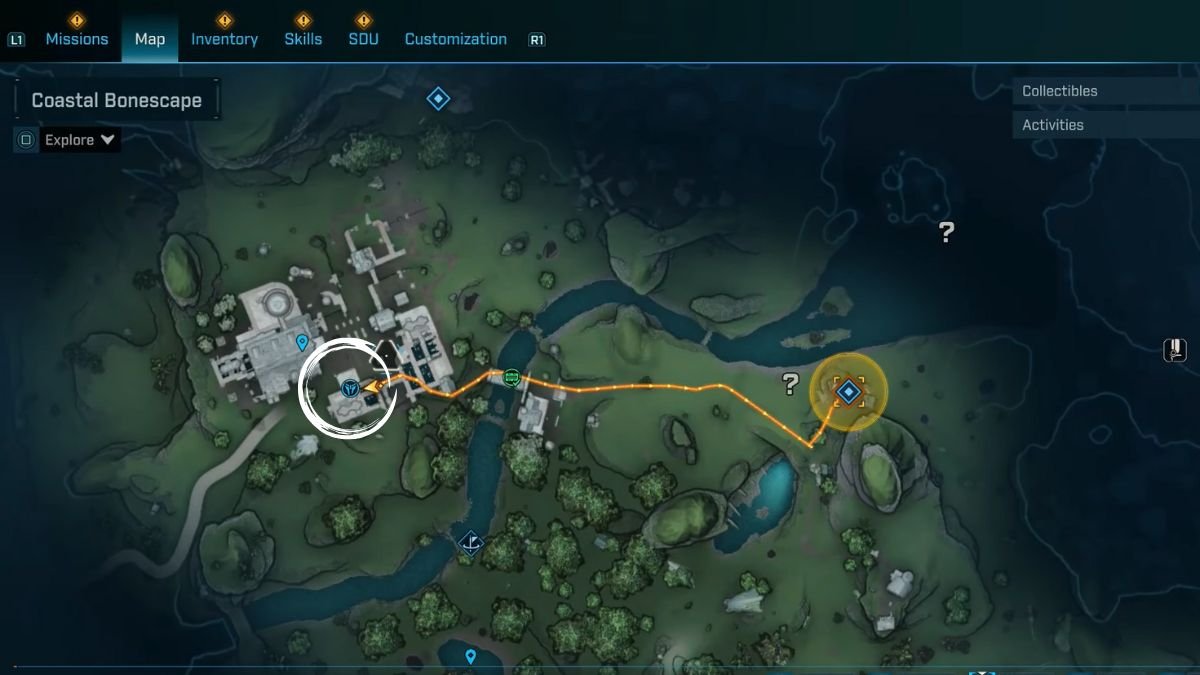The image size is (1200, 675).
Task: Switch to the Missions tab
Action: pos(76,39)
